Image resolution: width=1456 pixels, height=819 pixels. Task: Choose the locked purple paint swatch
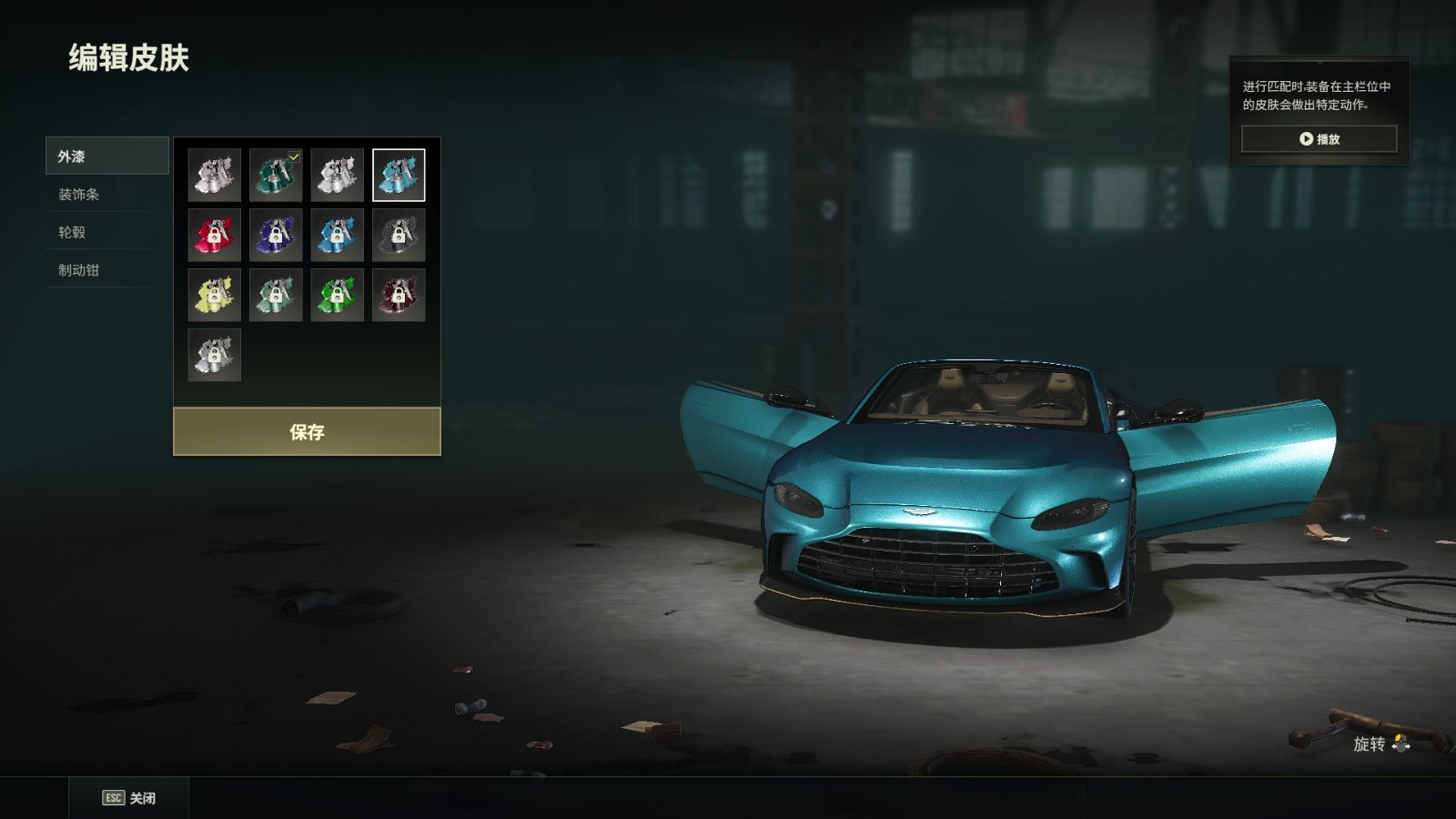(276, 235)
